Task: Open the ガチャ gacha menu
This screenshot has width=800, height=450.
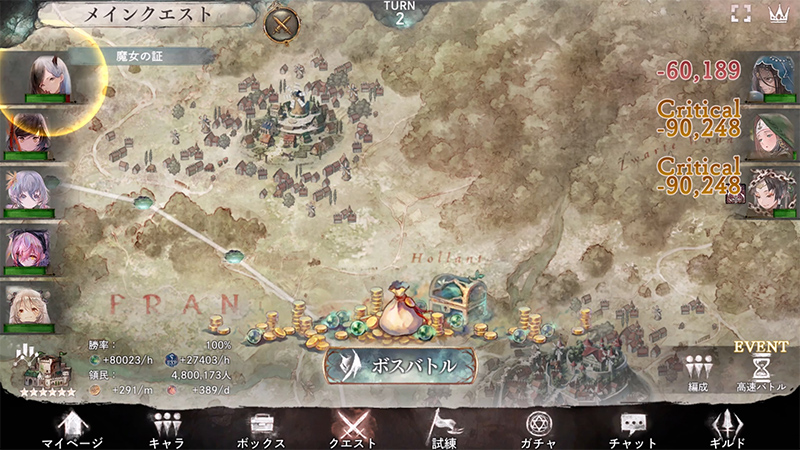Action: point(538,429)
